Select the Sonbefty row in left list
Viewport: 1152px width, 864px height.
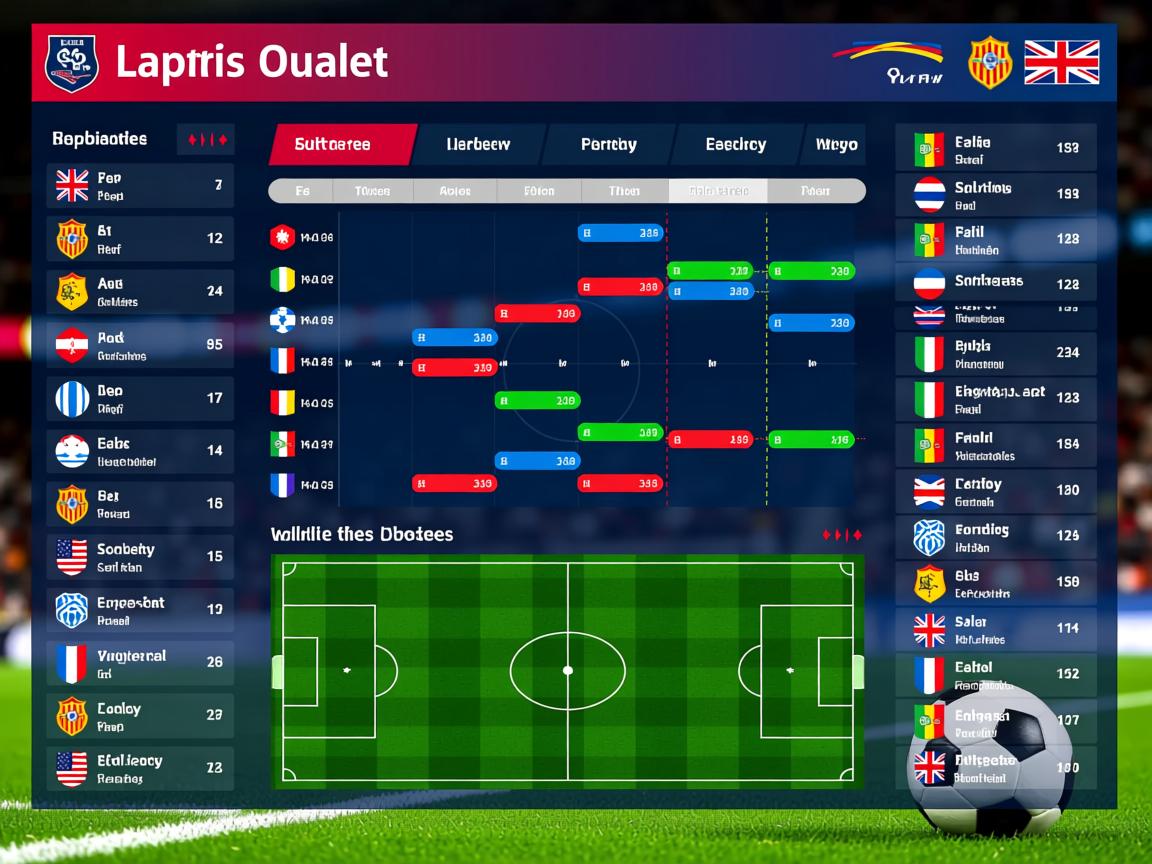(x=140, y=557)
